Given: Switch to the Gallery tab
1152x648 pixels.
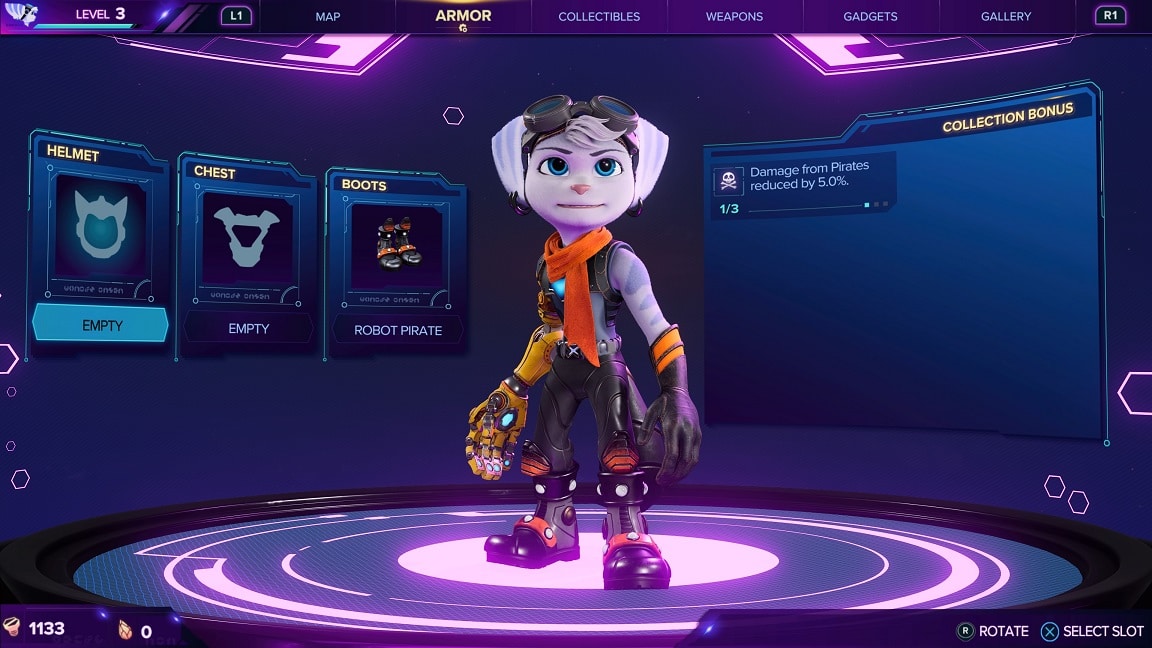Looking at the screenshot, I should [x=1005, y=16].
